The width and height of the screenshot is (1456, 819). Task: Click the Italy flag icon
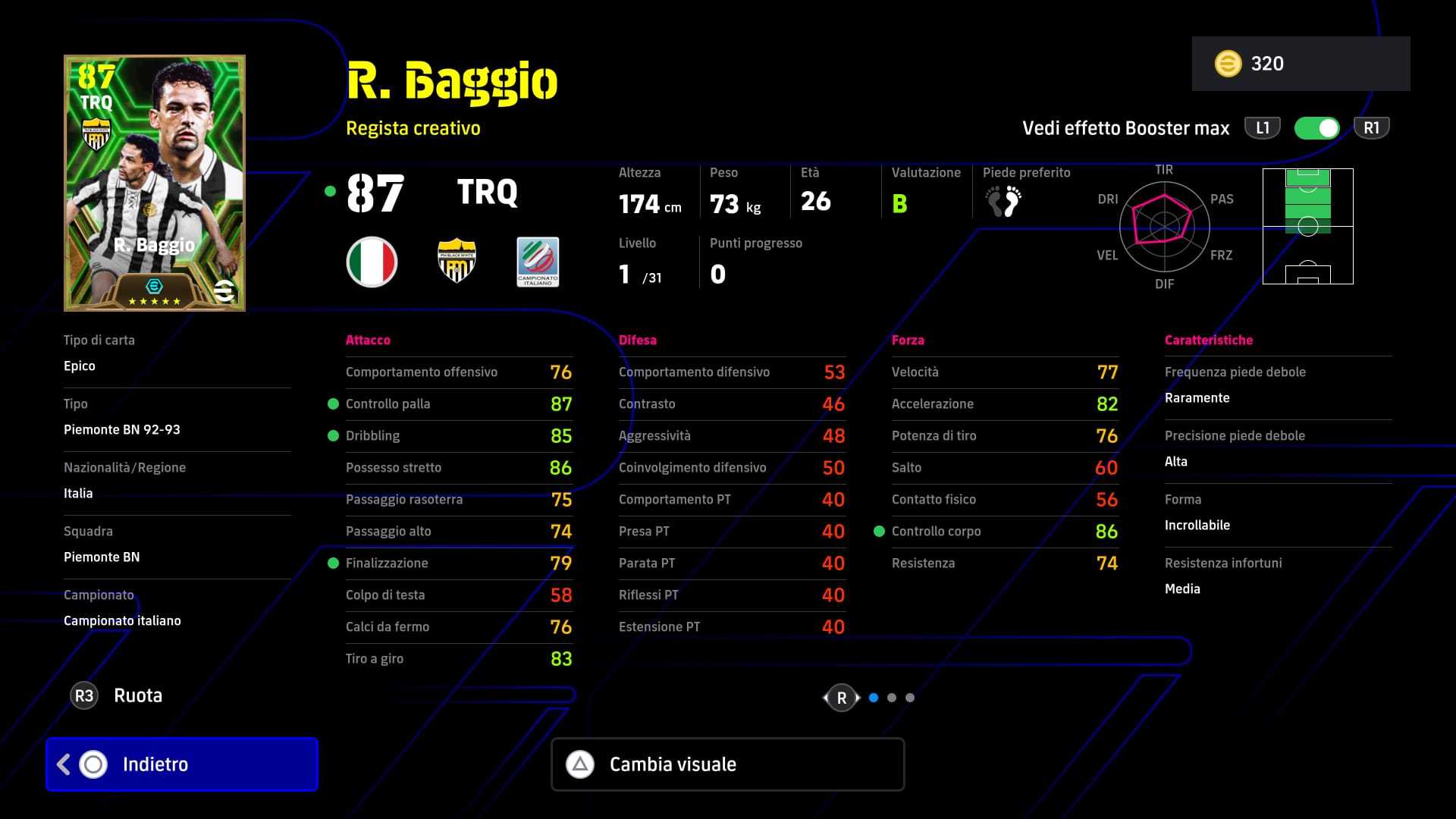point(372,262)
